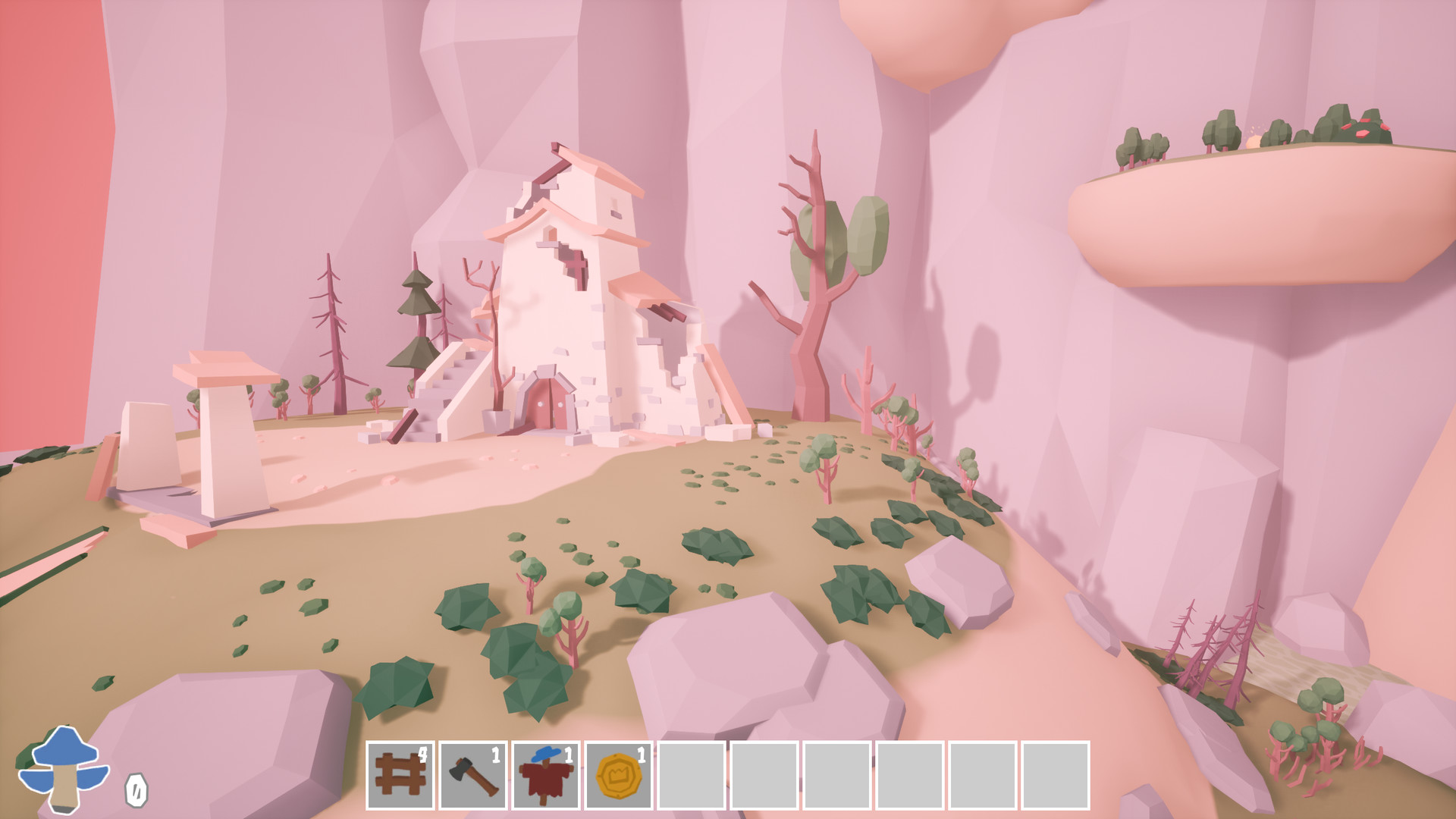
Task: Click the quantity badge on the fence stack
Action: (x=422, y=753)
